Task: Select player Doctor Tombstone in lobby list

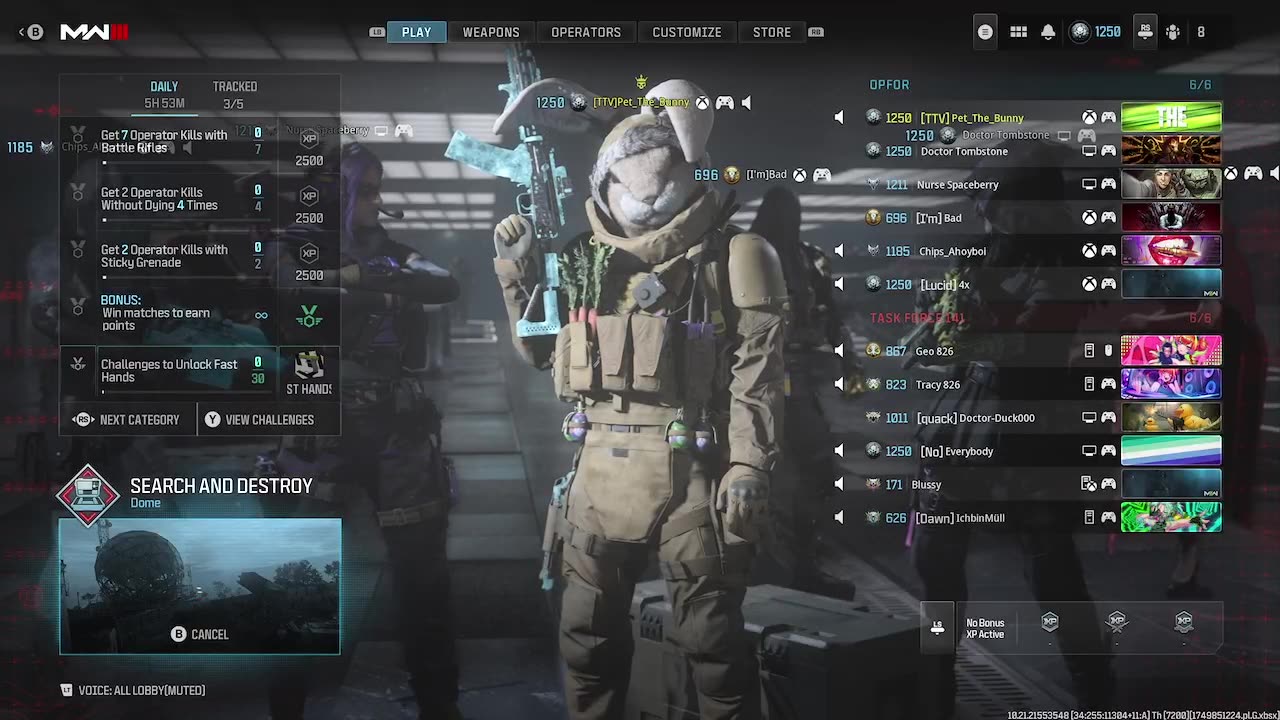Action: point(963,152)
